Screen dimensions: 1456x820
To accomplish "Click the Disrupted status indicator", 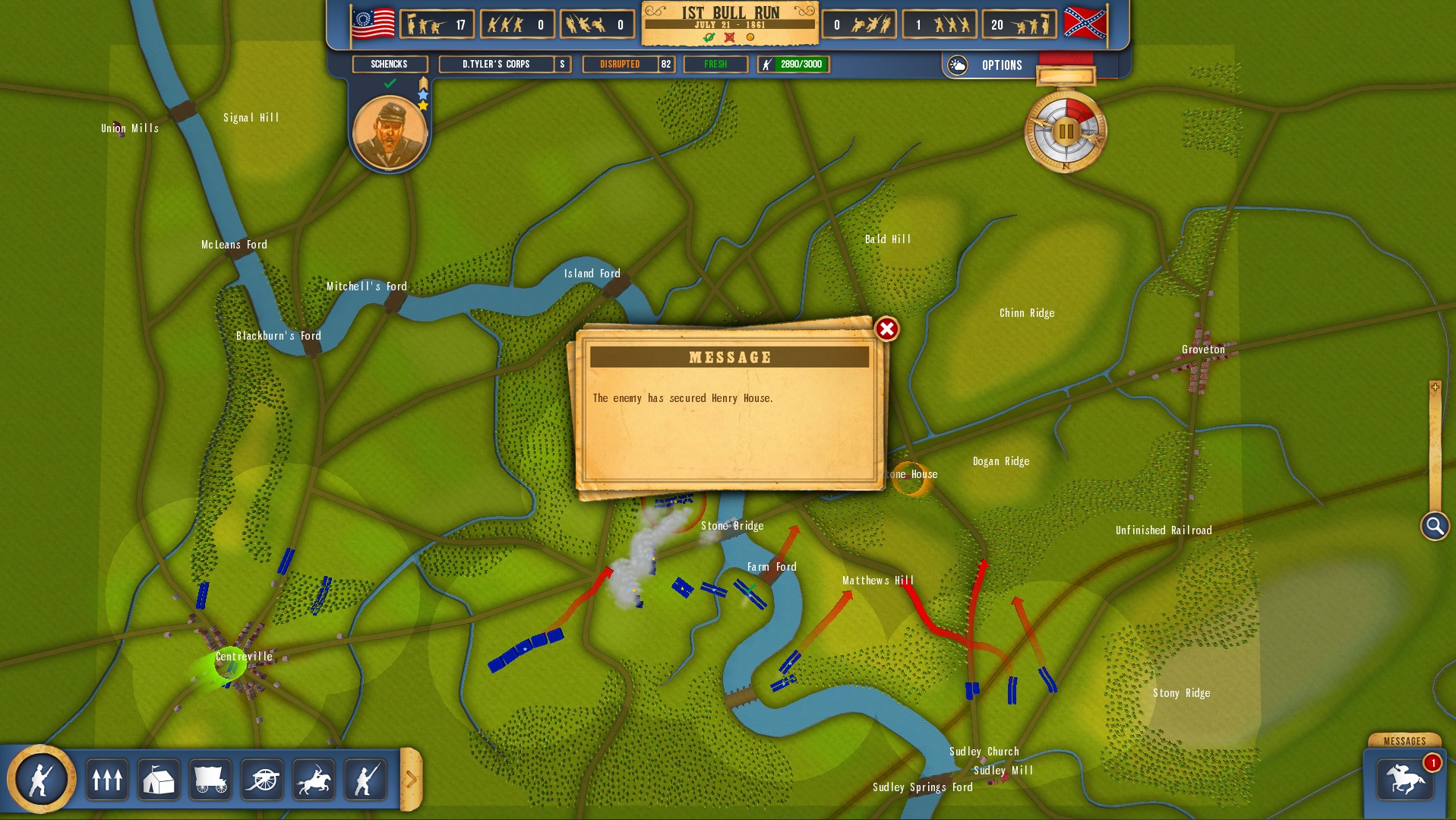I will tap(619, 65).
